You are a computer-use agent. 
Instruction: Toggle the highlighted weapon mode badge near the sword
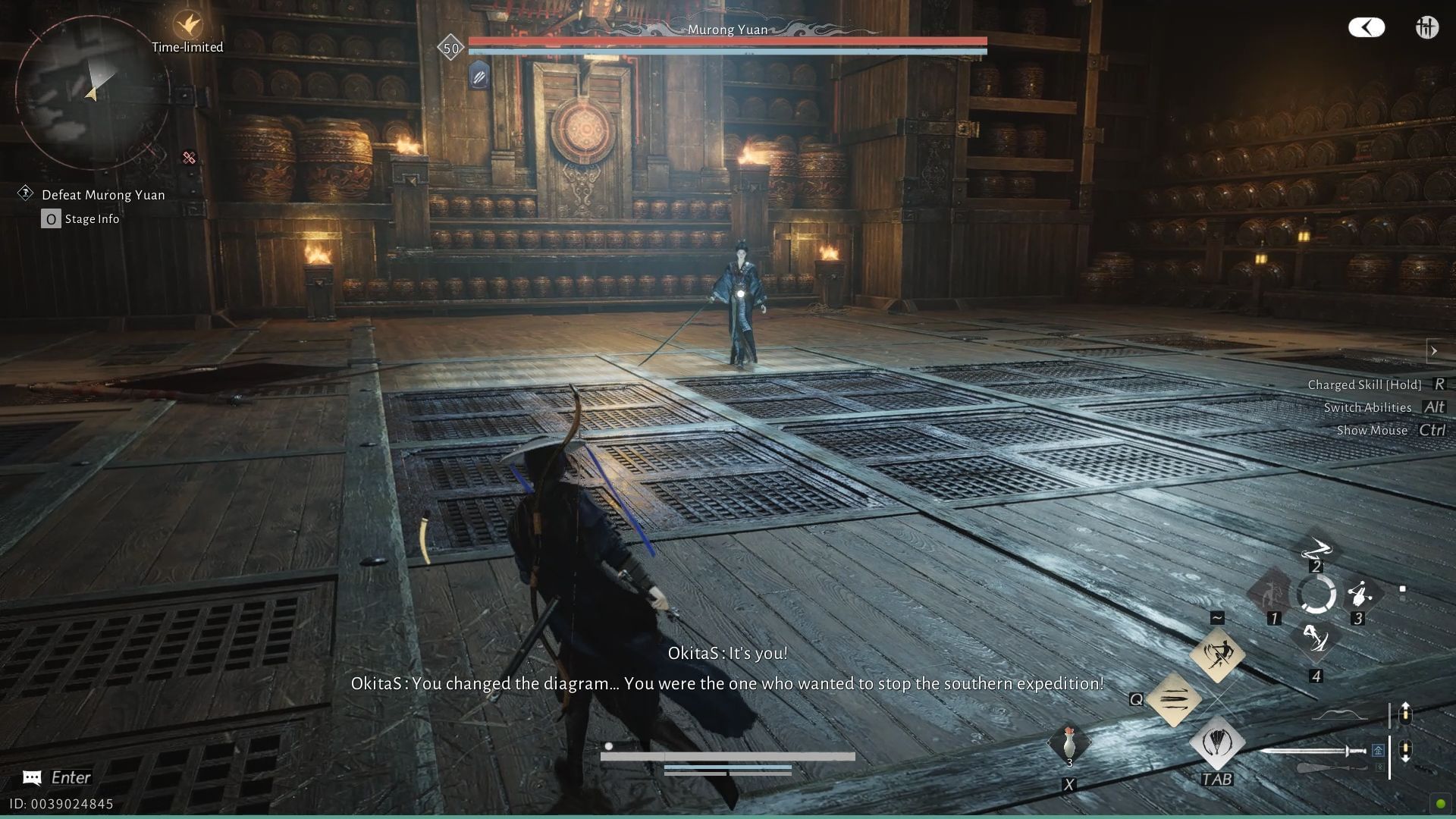[x=1378, y=751]
